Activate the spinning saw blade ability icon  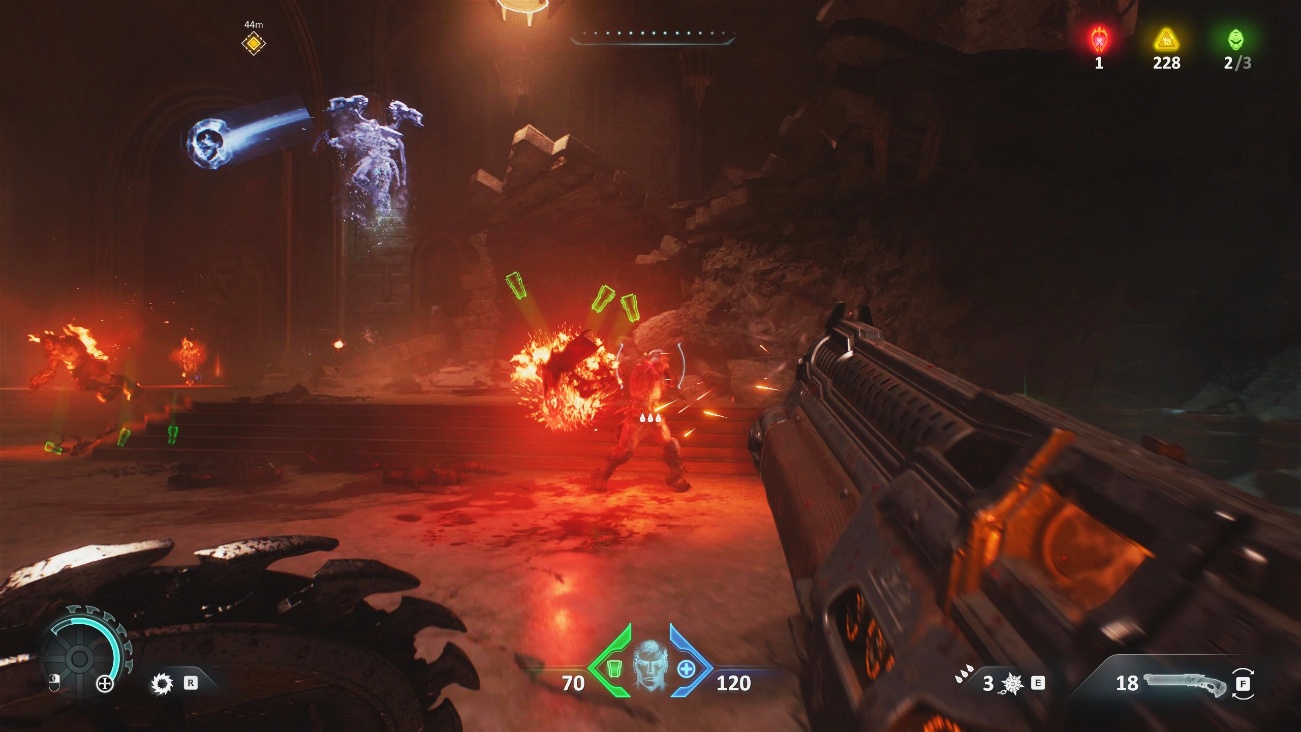[162, 684]
